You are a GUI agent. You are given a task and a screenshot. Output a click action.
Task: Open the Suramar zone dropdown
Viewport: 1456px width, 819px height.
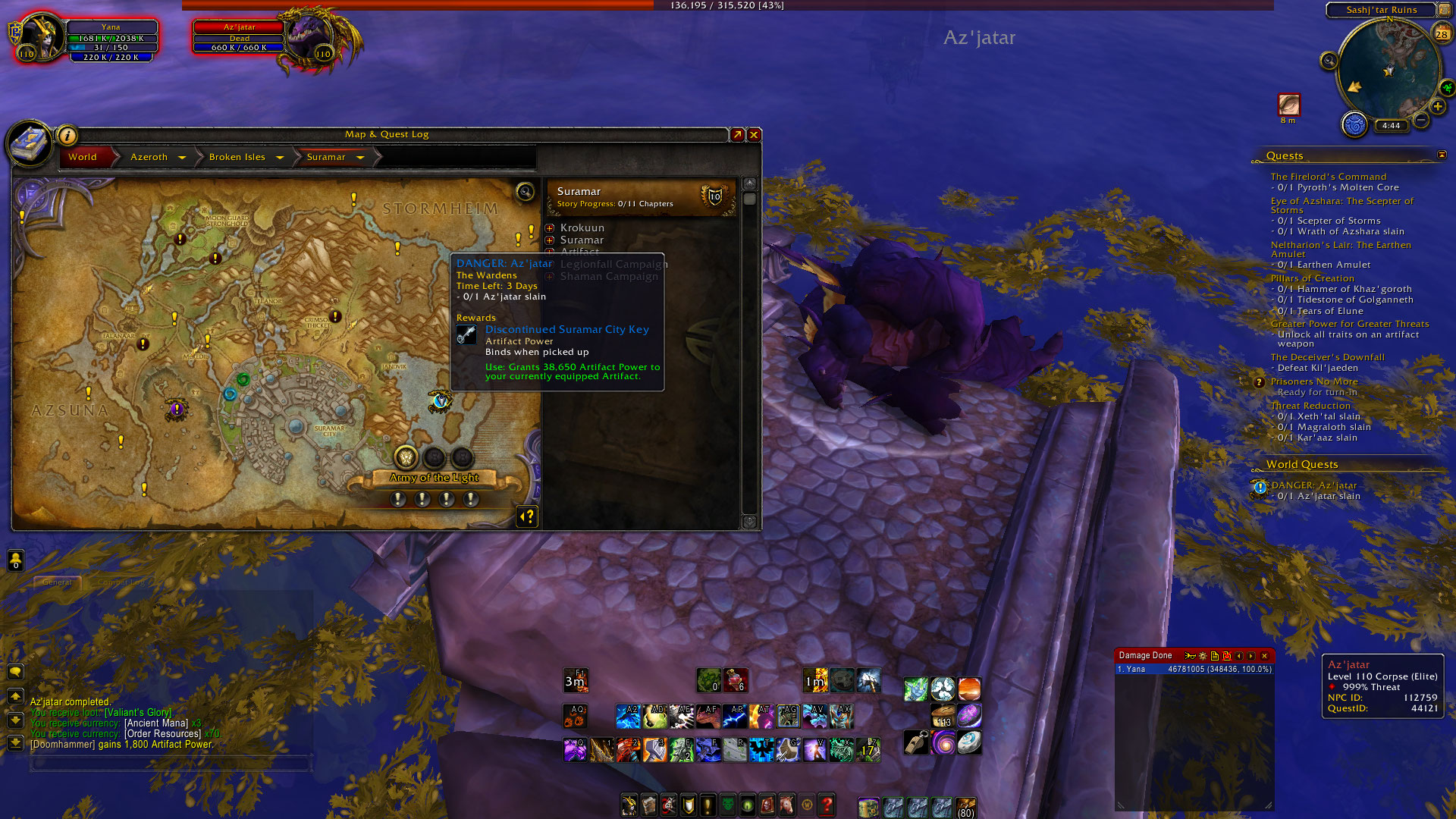[x=360, y=158]
